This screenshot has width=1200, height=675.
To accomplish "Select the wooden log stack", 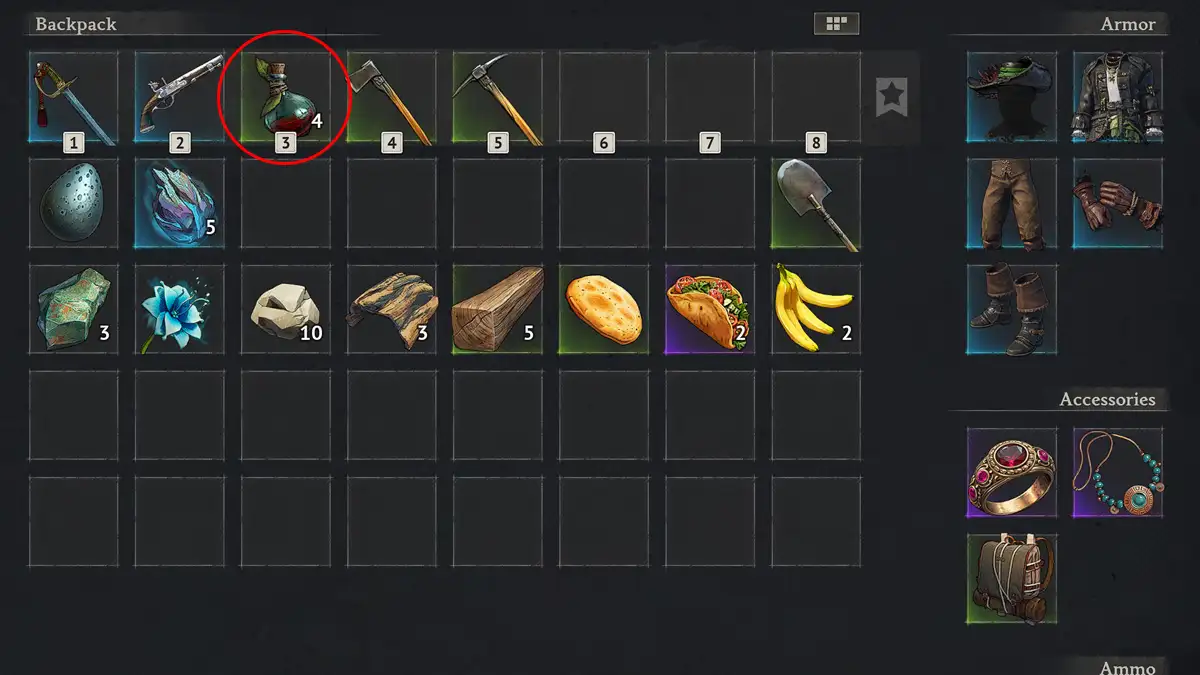I will click(497, 310).
